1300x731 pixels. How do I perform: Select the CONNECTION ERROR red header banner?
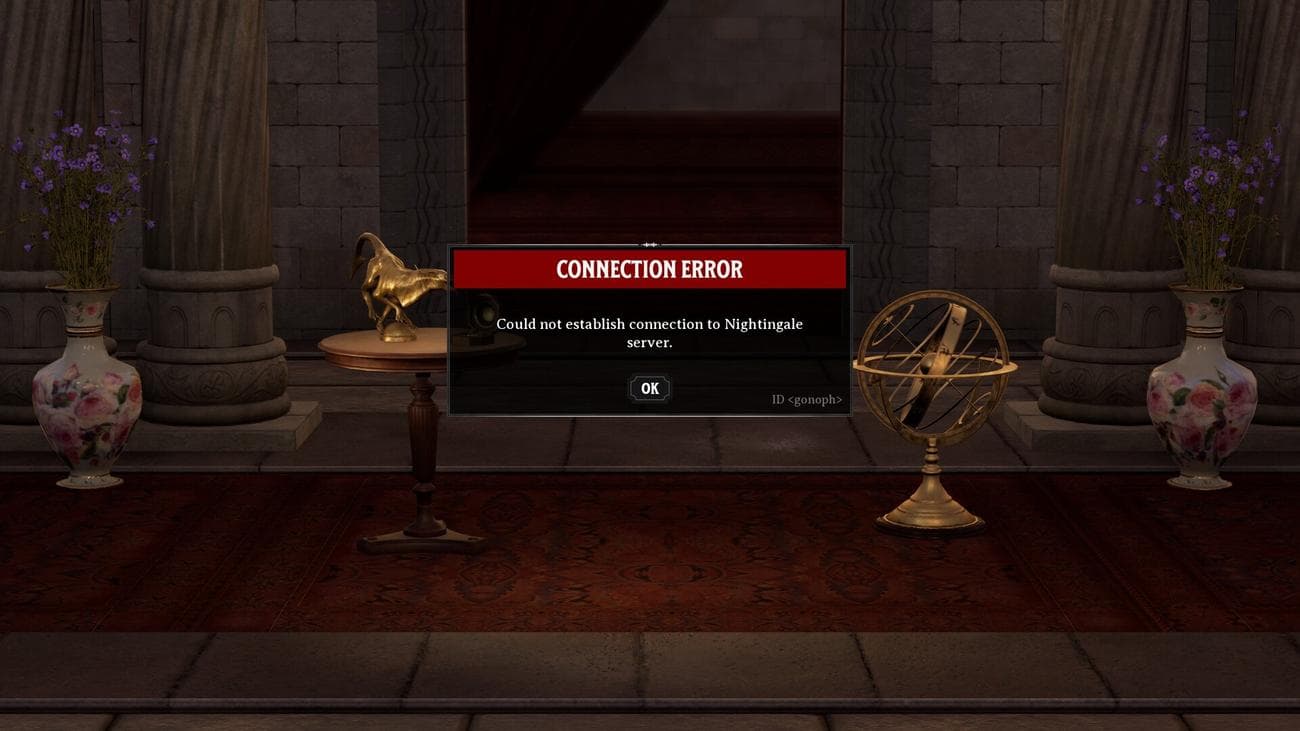[650, 269]
